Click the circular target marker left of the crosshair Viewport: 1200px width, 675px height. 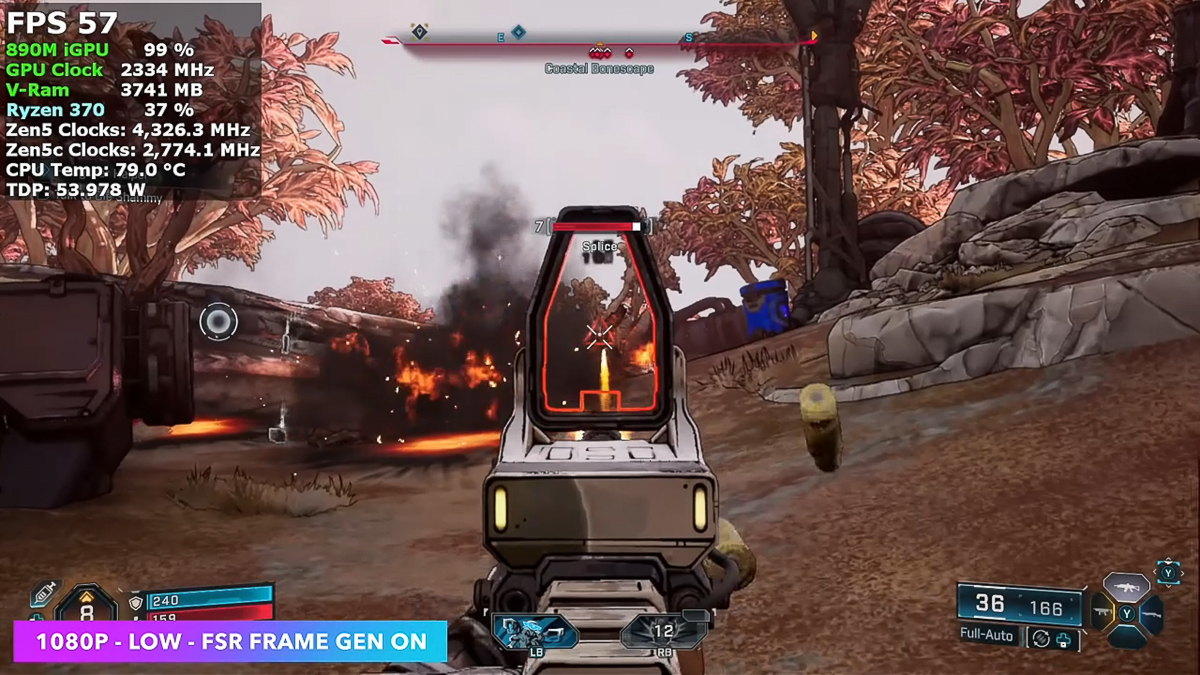[217, 321]
